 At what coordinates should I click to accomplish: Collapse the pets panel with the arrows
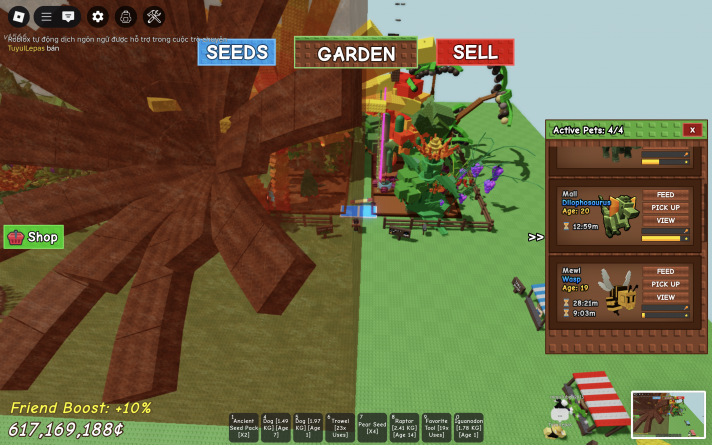536,237
